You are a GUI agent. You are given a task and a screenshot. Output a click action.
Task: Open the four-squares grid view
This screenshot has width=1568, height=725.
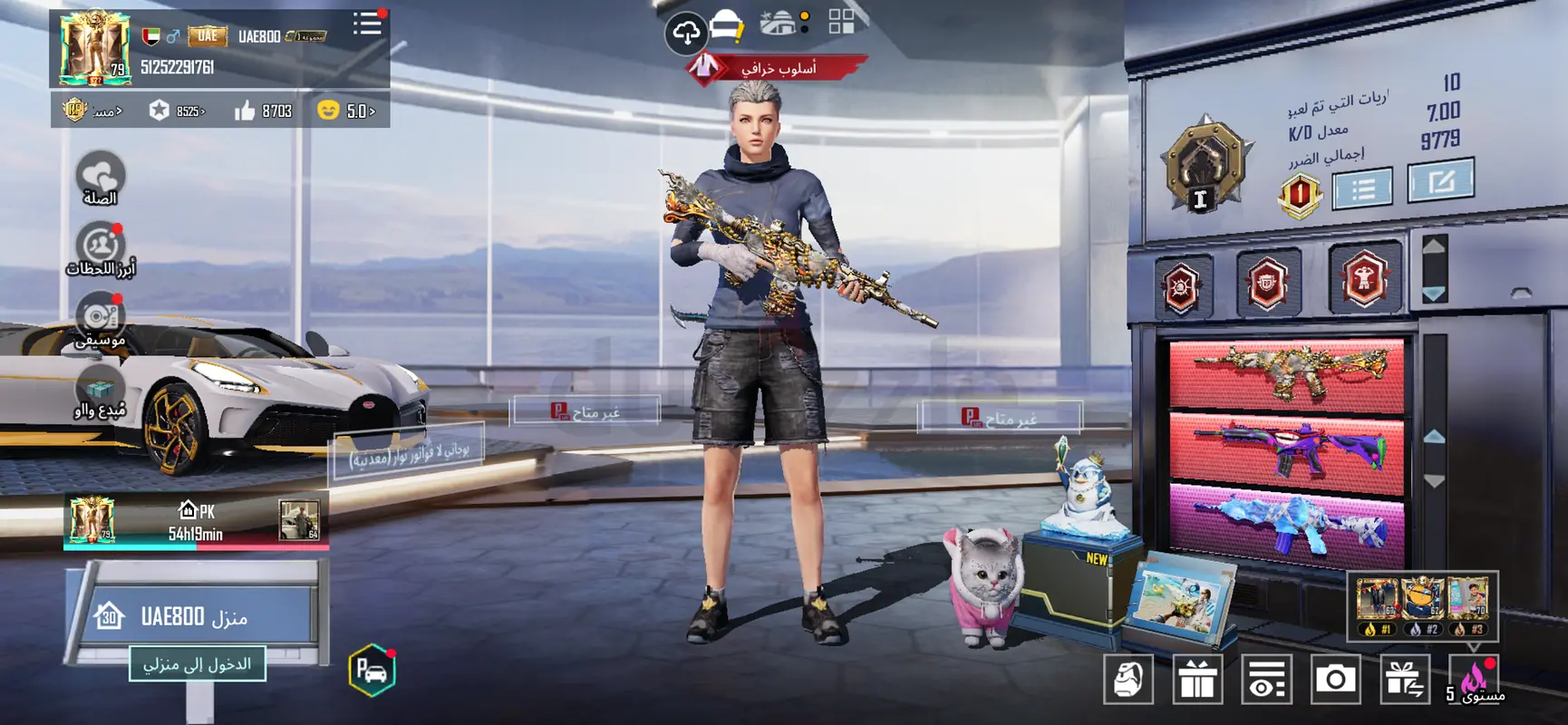coord(841,22)
